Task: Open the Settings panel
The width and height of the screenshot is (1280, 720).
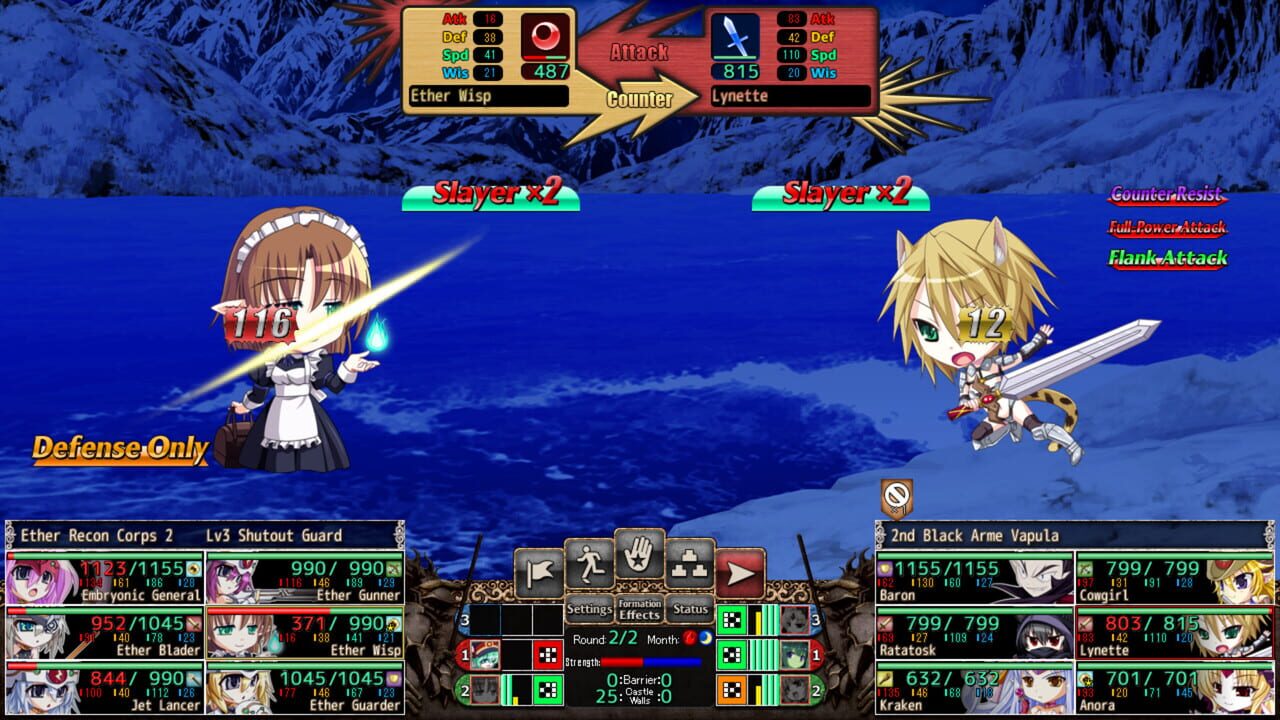Action: click(590, 608)
